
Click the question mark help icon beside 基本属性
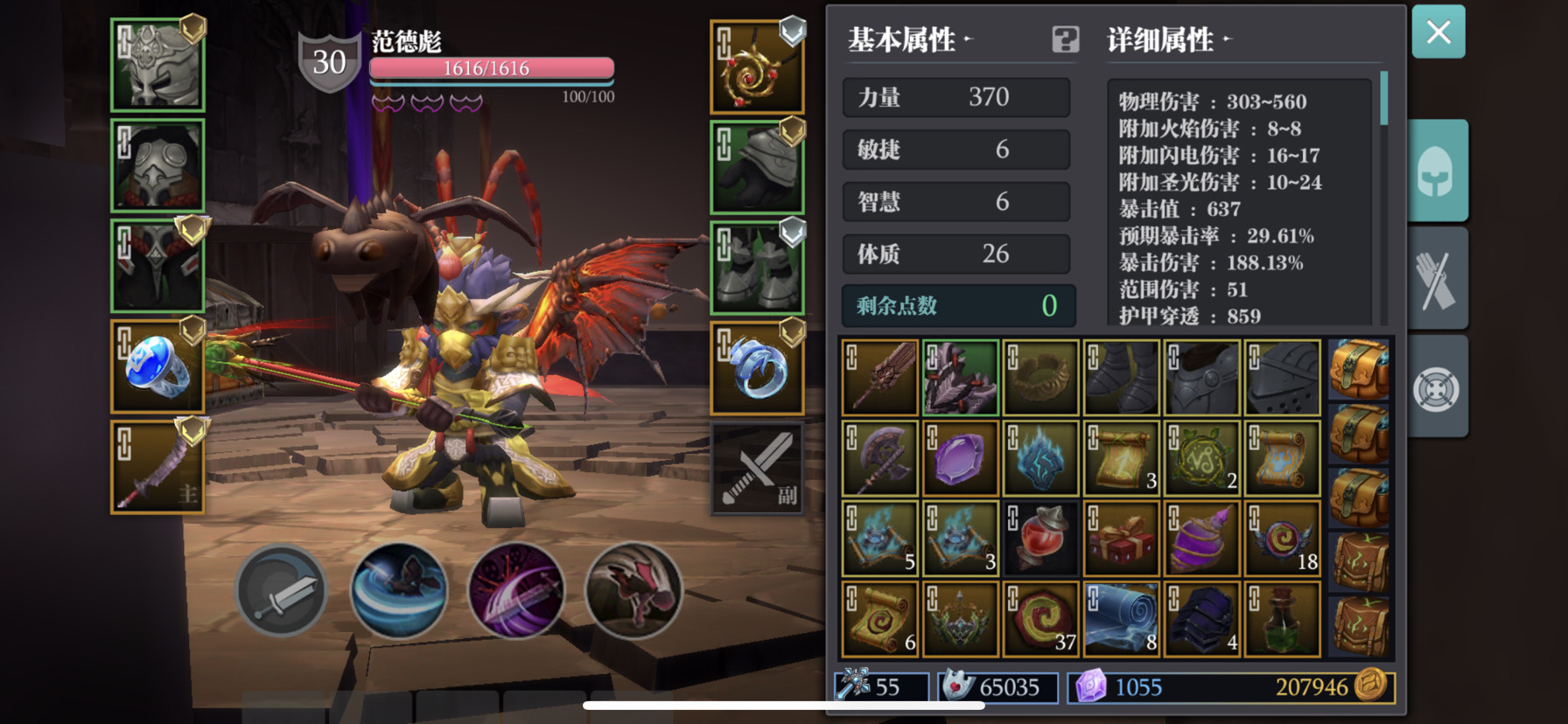point(1064,40)
